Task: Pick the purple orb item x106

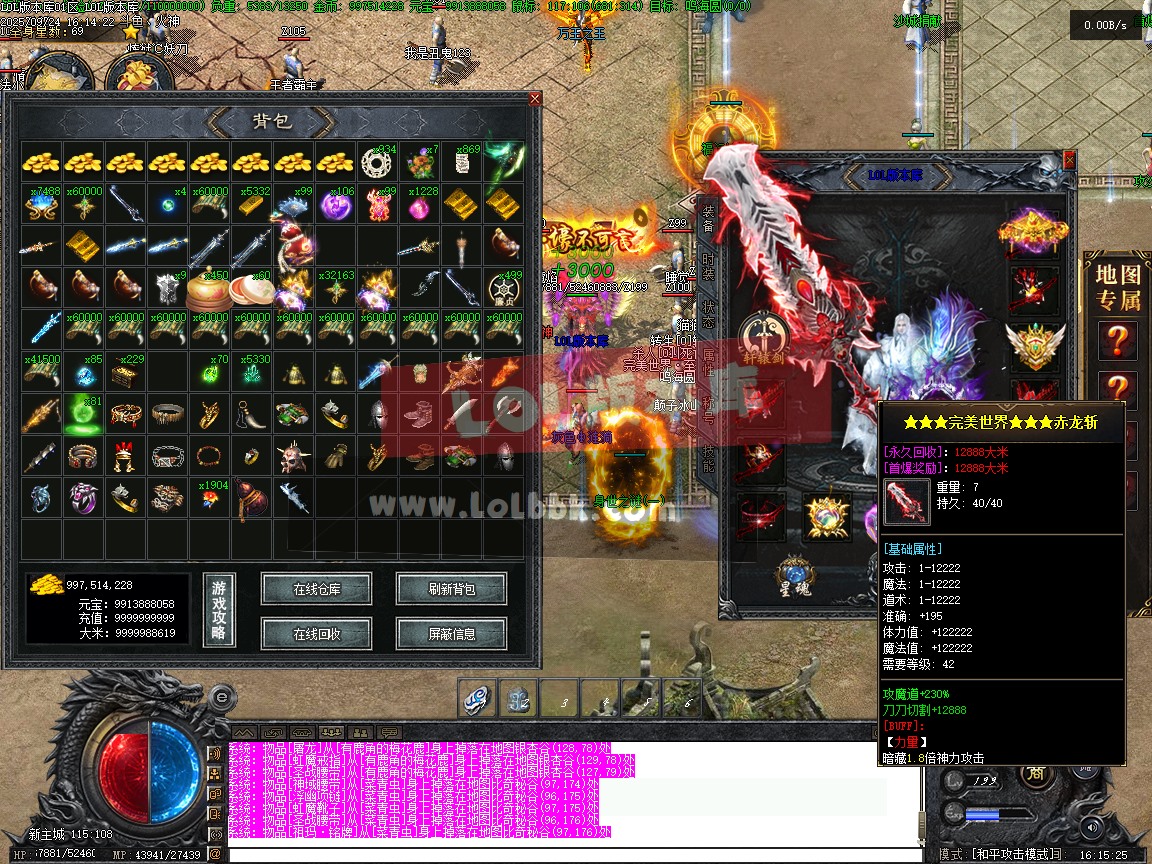Action: 336,205
